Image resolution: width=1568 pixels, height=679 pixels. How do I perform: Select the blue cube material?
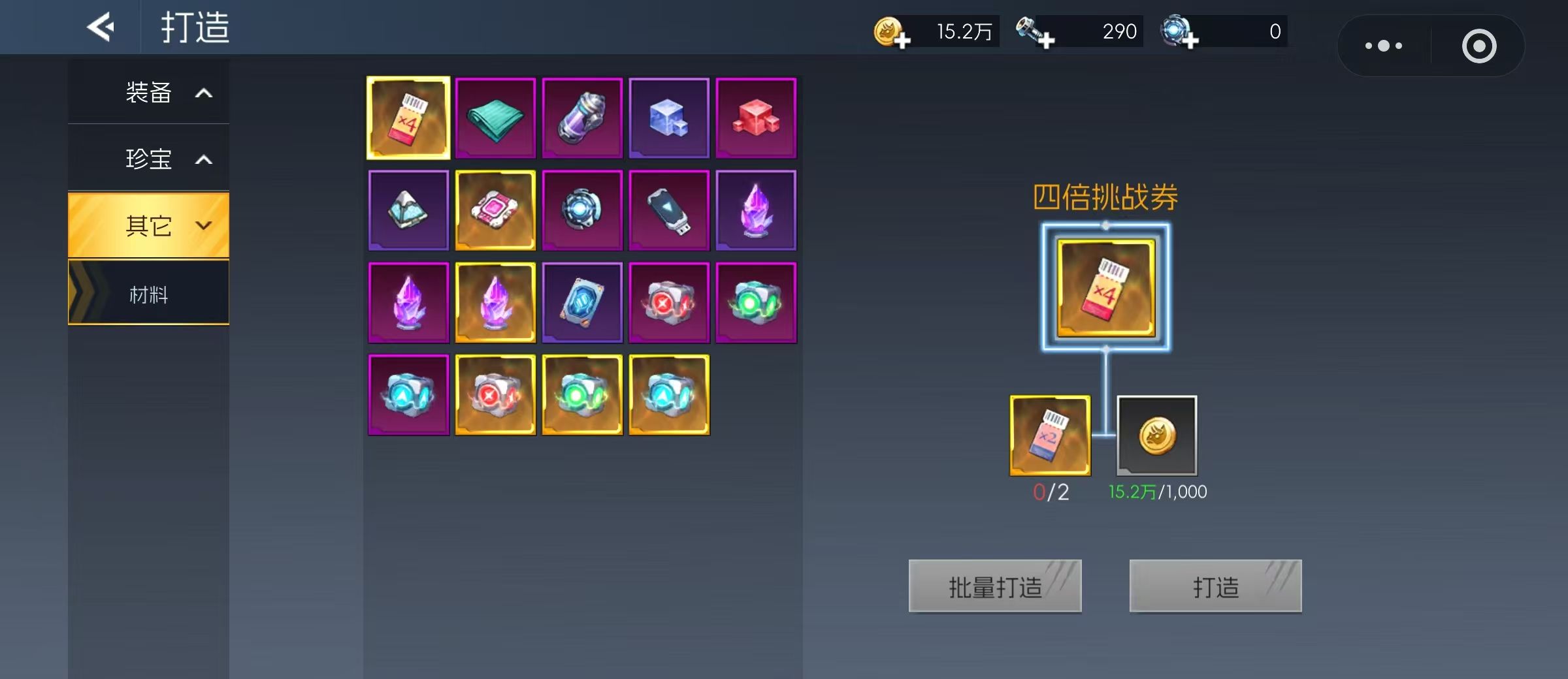[669, 118]
